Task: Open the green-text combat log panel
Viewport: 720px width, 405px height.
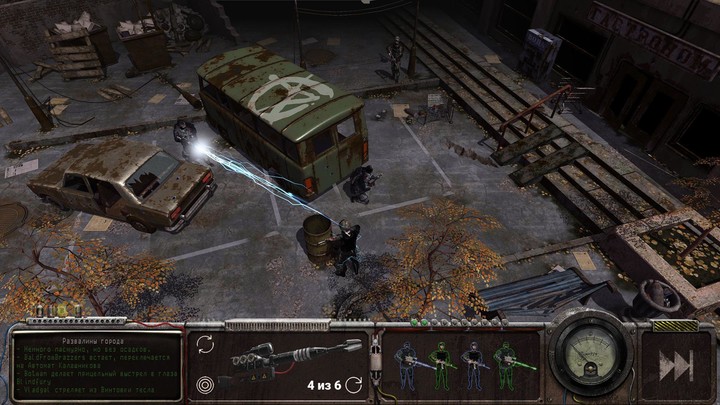Action: (x=97, y=366)
